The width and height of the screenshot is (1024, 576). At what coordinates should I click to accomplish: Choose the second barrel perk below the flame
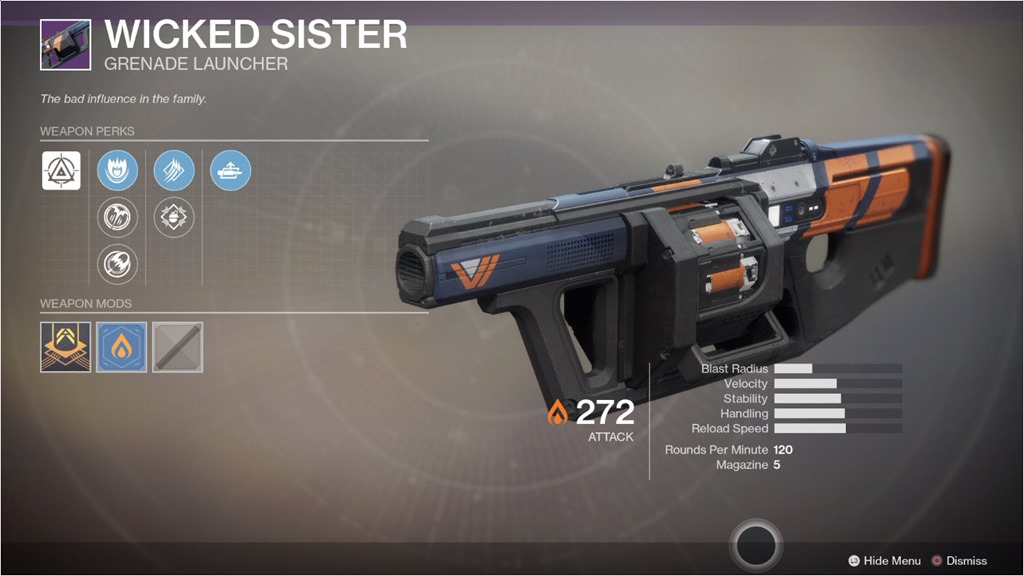(118, 218)
